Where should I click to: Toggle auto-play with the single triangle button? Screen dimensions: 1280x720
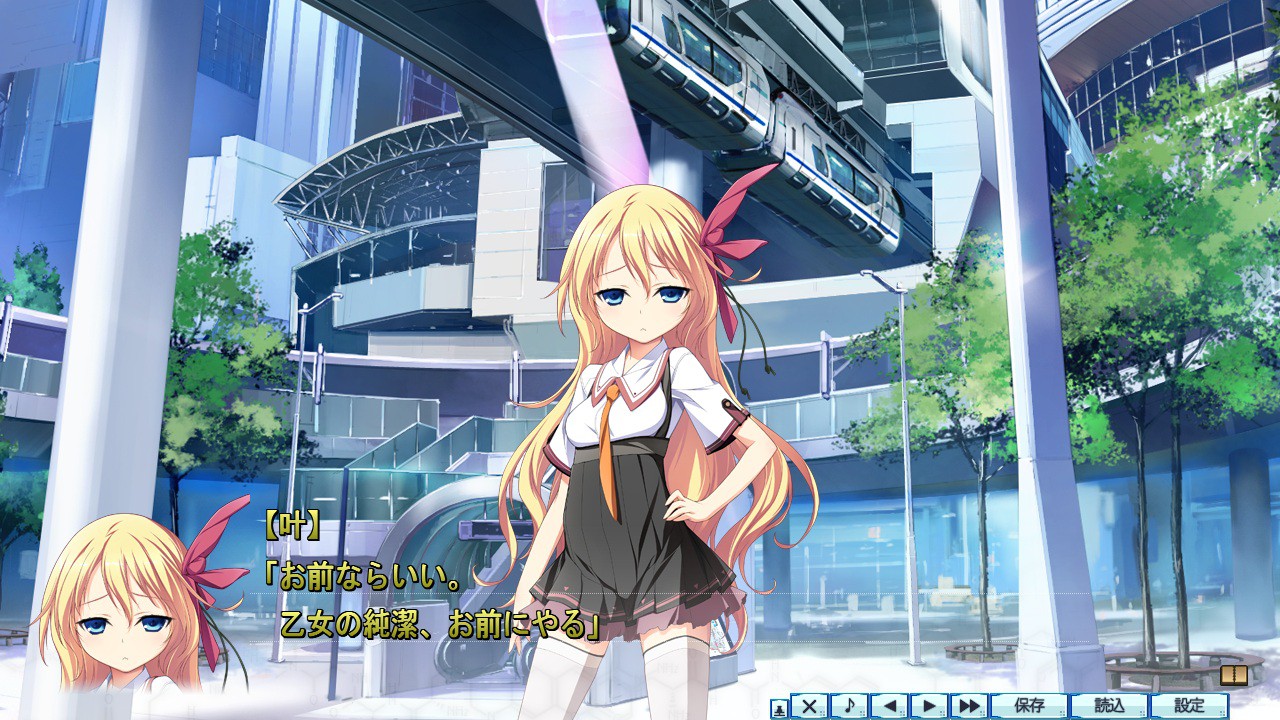click(x=931, y=706)
